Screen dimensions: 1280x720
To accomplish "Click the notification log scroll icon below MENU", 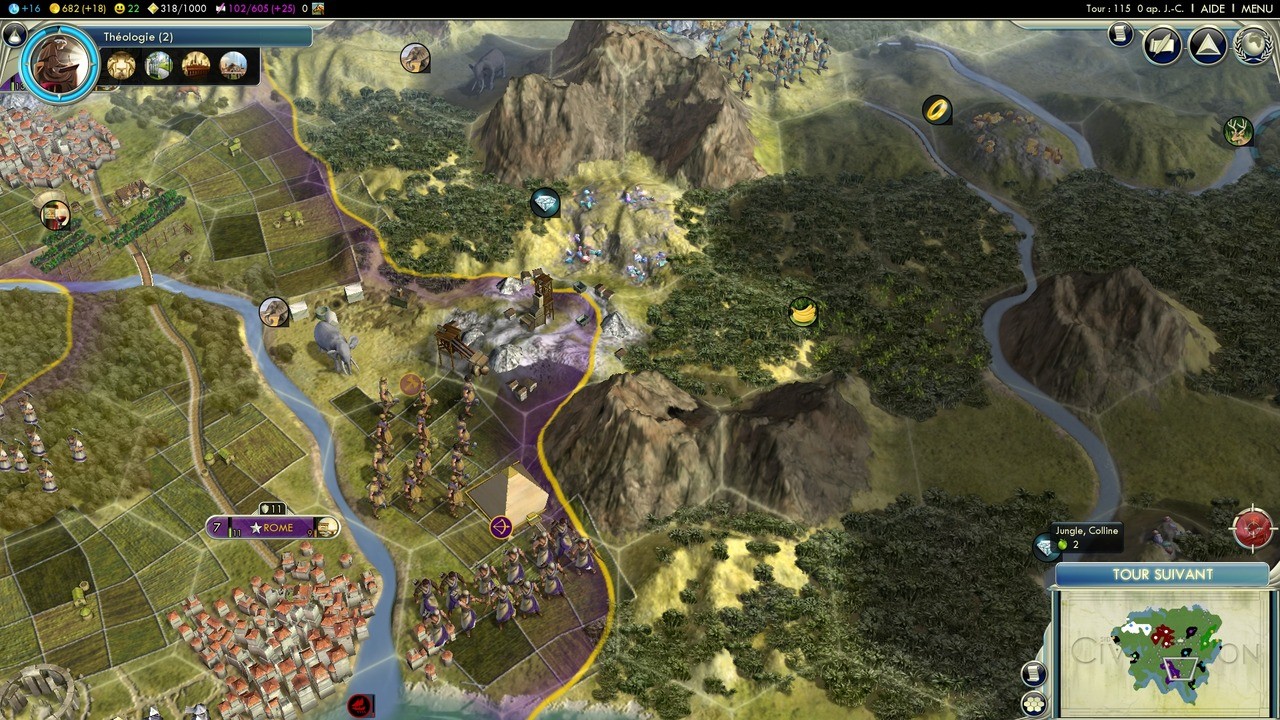I will (1119, 33).
